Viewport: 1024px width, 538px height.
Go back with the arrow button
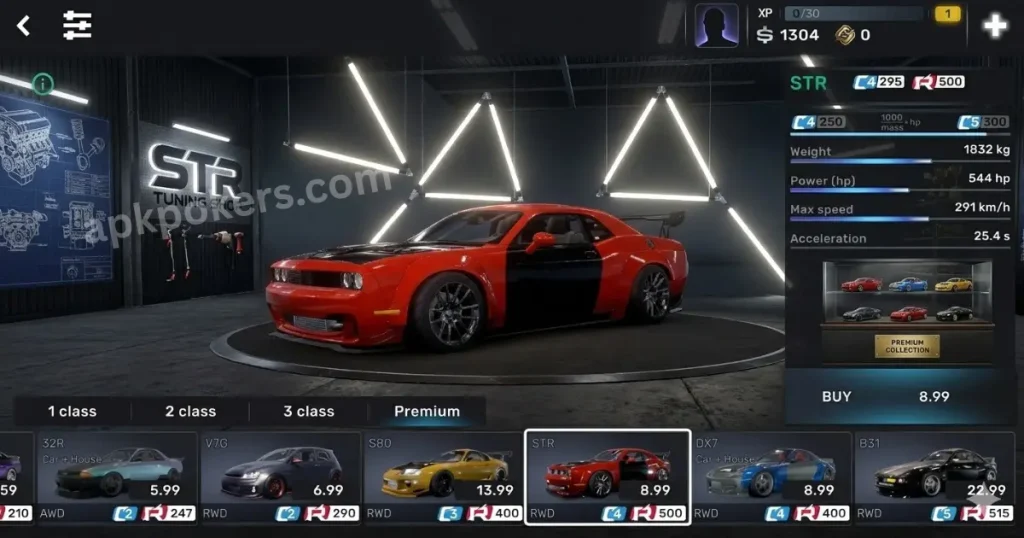pos(23,26)
